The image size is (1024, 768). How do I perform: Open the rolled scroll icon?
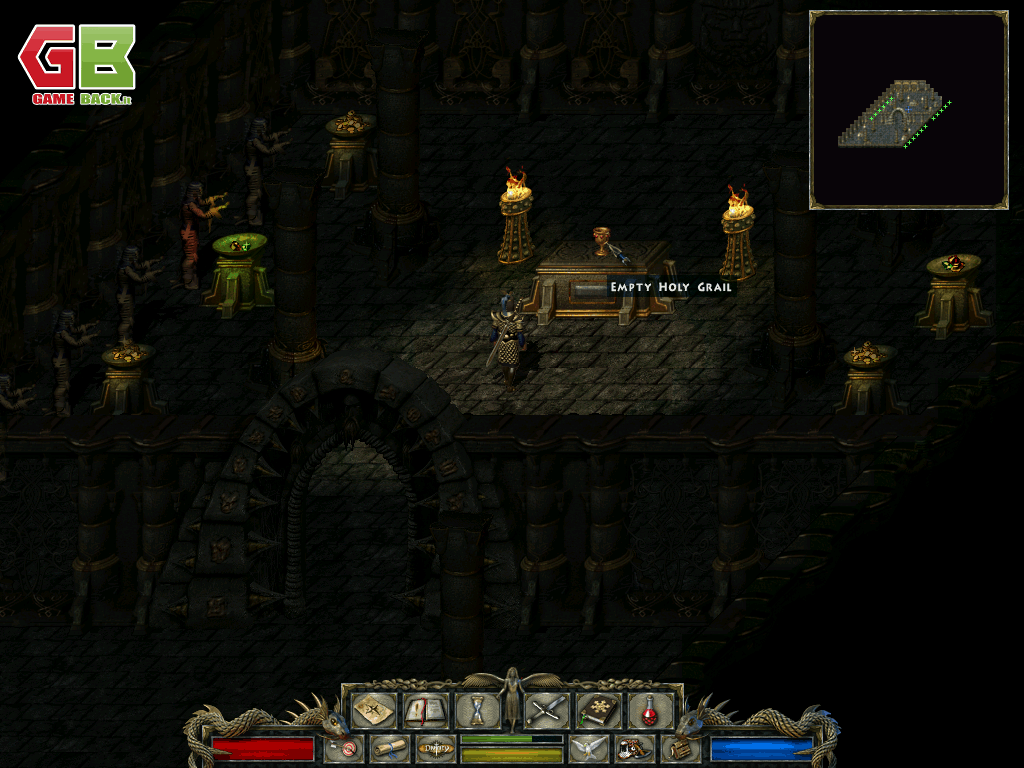[x=388, y=748]
